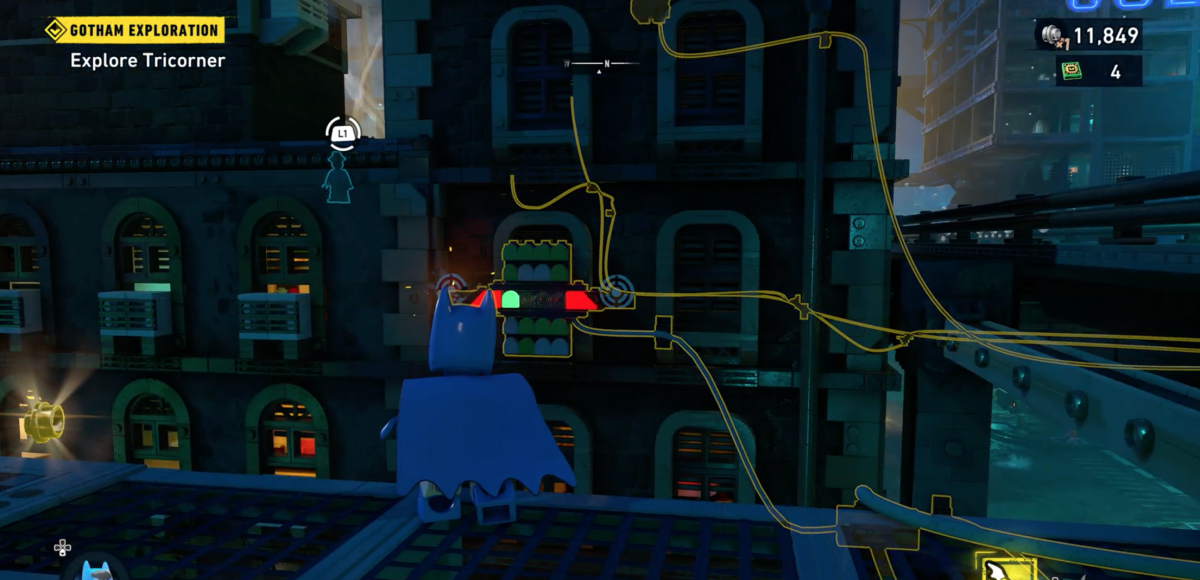Open the Gotham Exploration objective tracker
This screenshot has height=580, width=1200.
tap(134, 30)
